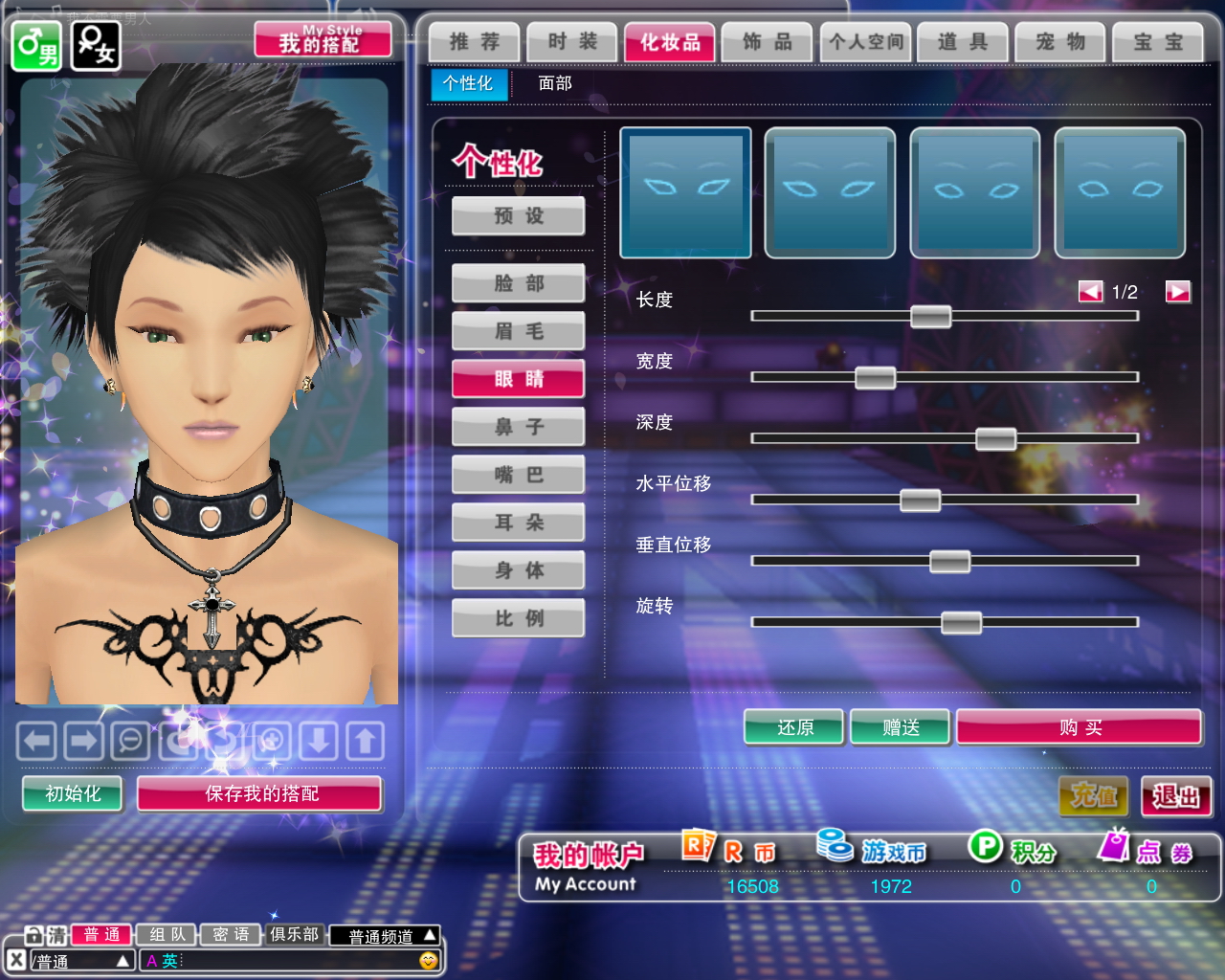
Task: Gift the item with 赠送 button
Action: pyautogui.click(x=901, y=727)
